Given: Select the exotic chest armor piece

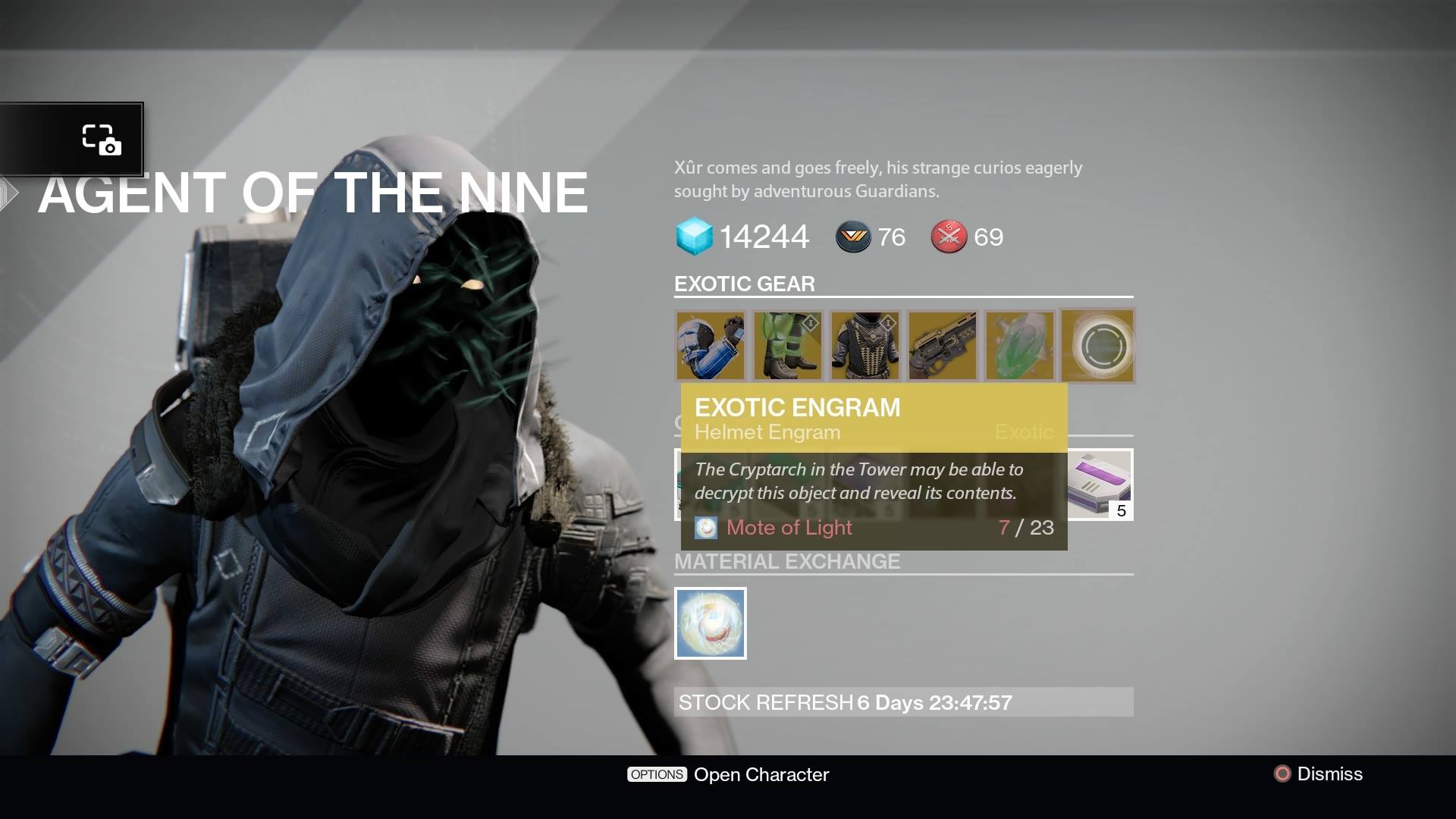Looking at the screenshot, I should point(865,346).
